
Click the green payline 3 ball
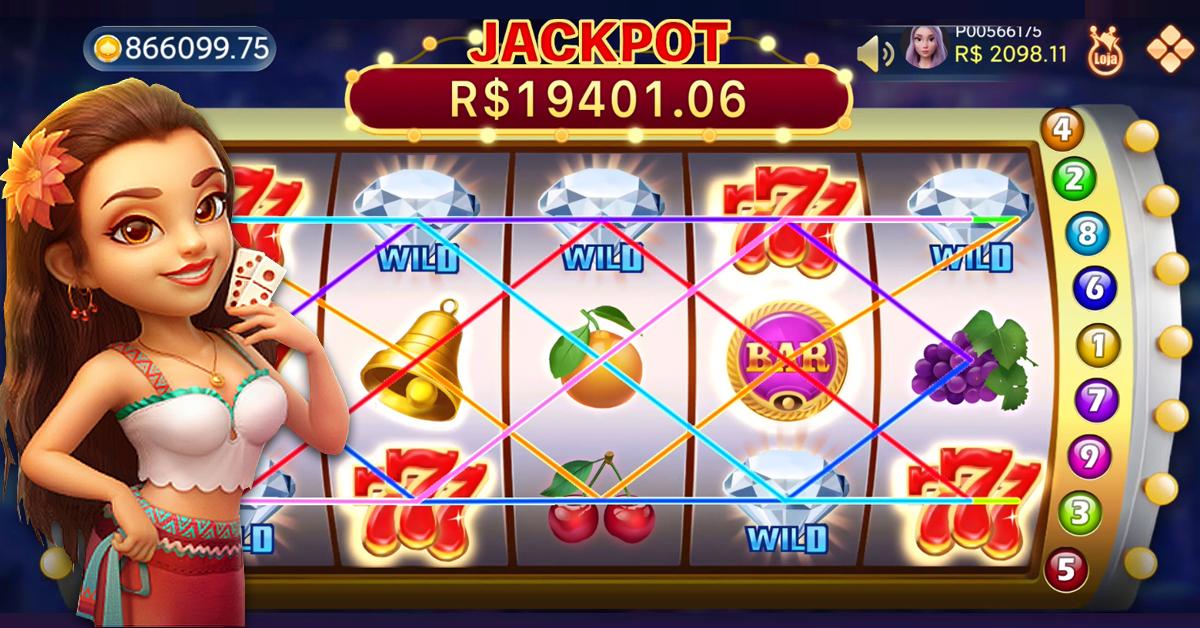[1079, 514]
